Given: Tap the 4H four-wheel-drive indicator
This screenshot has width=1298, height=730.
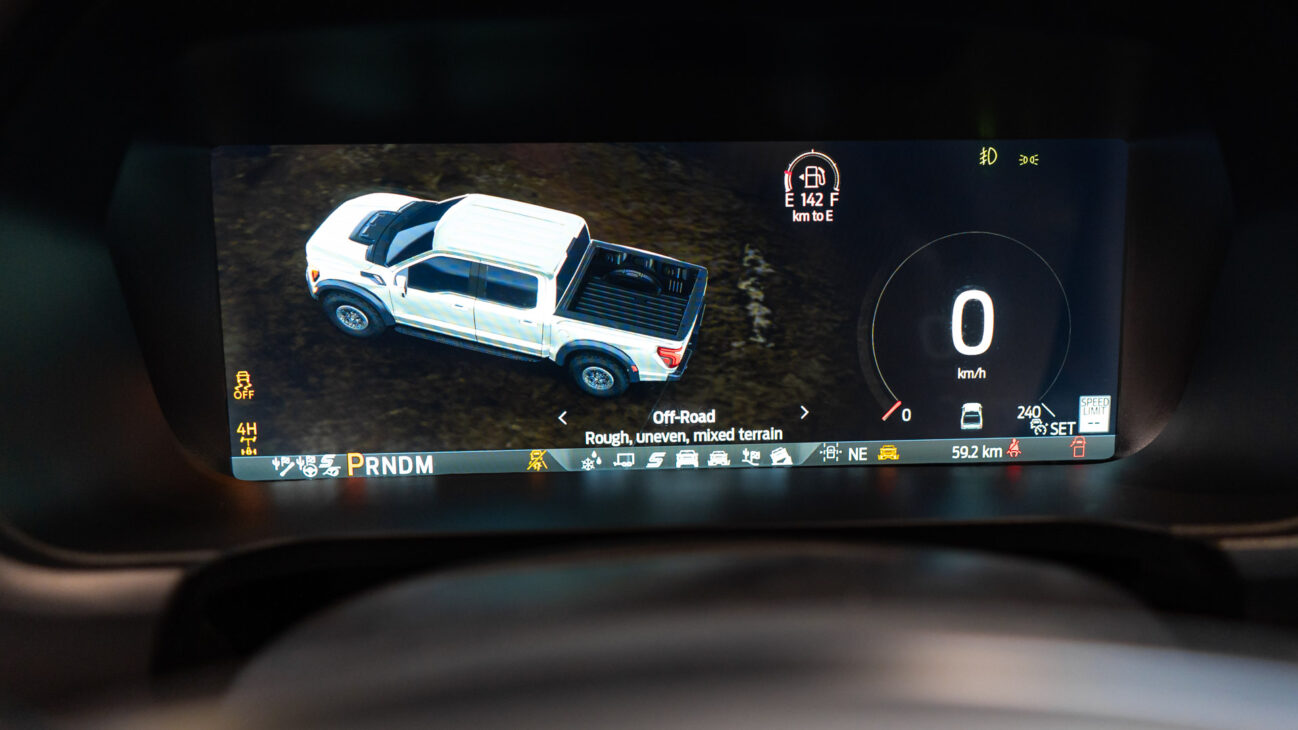Looking at the screenshot, I should click(x=247, y=437).
